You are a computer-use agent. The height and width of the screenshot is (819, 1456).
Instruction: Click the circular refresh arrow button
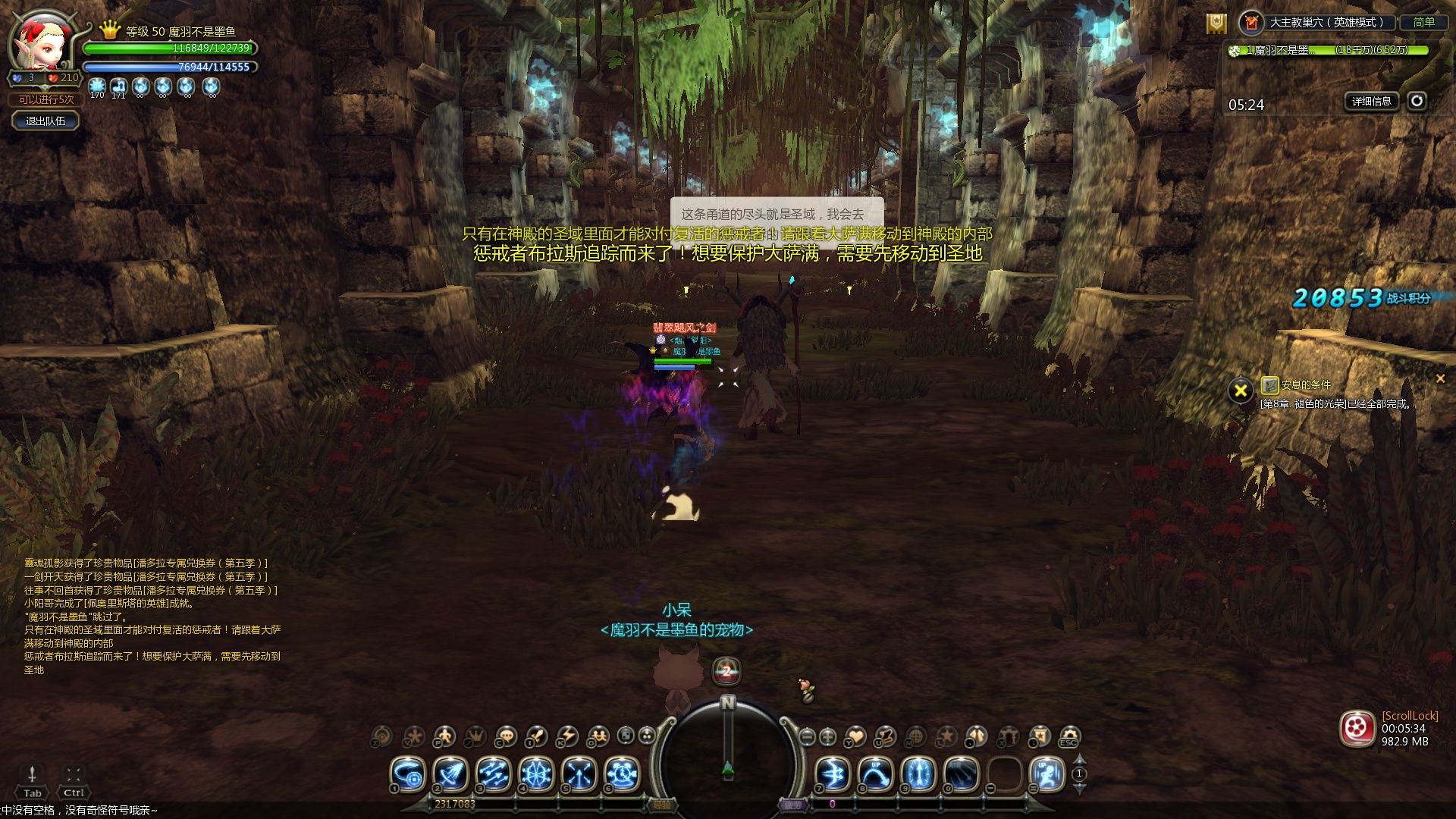pos(1417,101)
